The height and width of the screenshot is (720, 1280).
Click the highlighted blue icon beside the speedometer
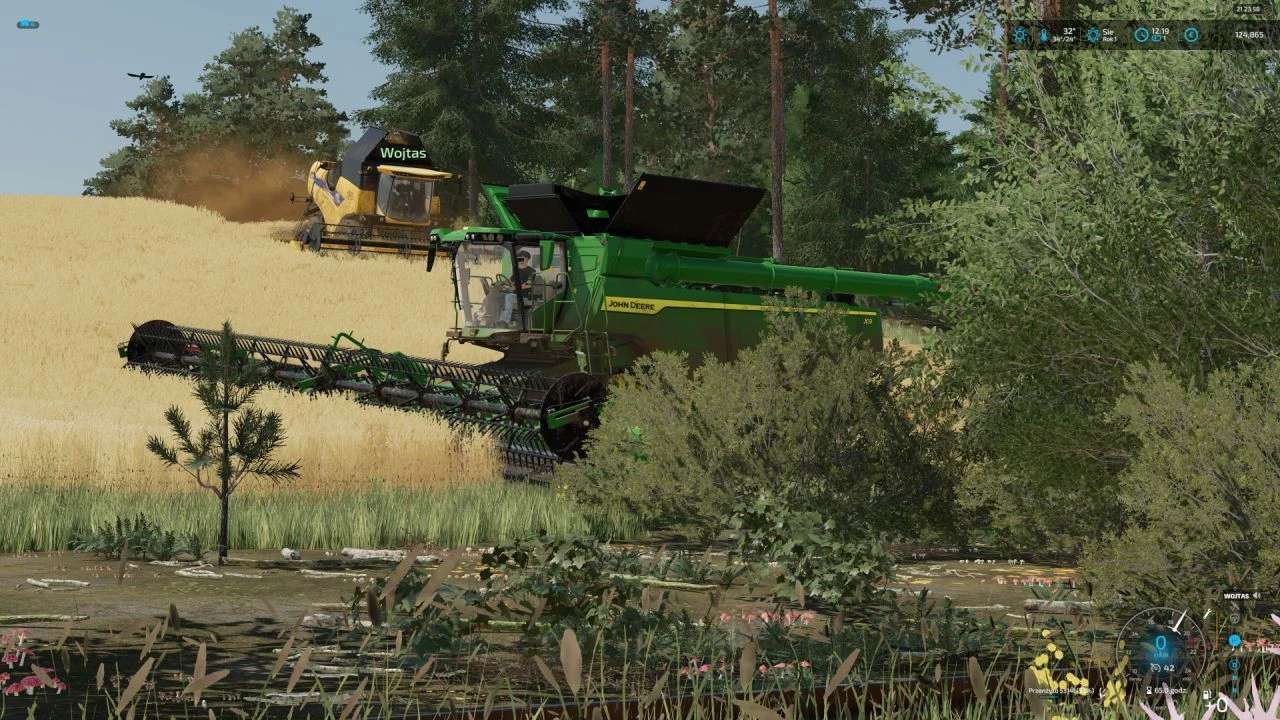[x=1234, y=640]
